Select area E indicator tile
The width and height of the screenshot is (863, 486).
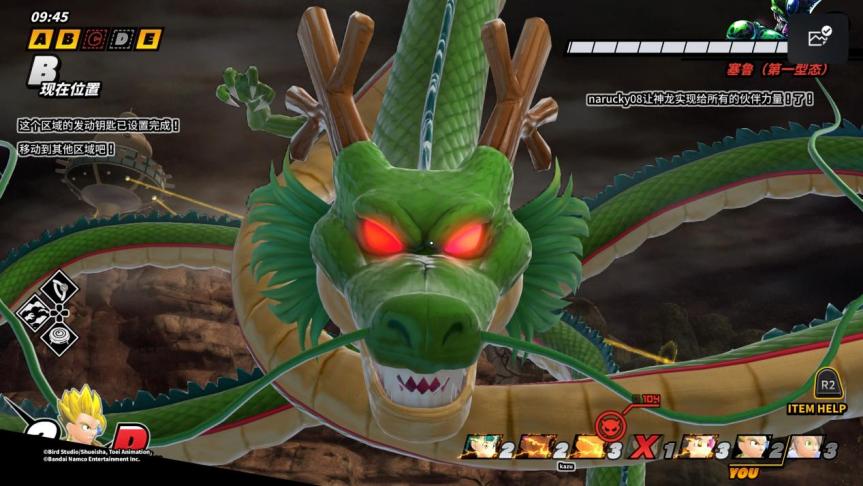[x=149, y=39]
